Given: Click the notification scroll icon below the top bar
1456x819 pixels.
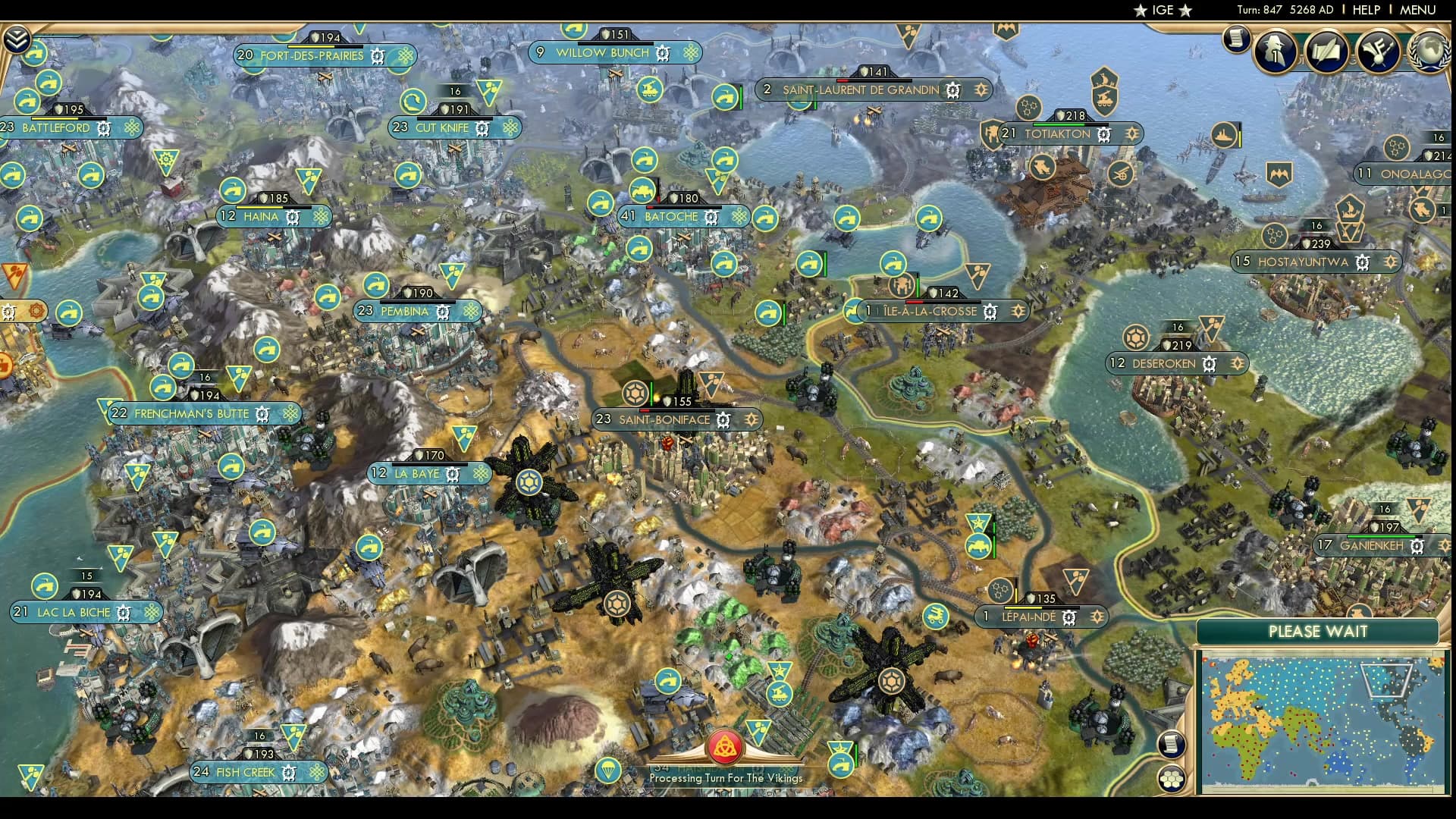Looking at the screenshot, I should pyautogui.click(x=1235, y=39).
